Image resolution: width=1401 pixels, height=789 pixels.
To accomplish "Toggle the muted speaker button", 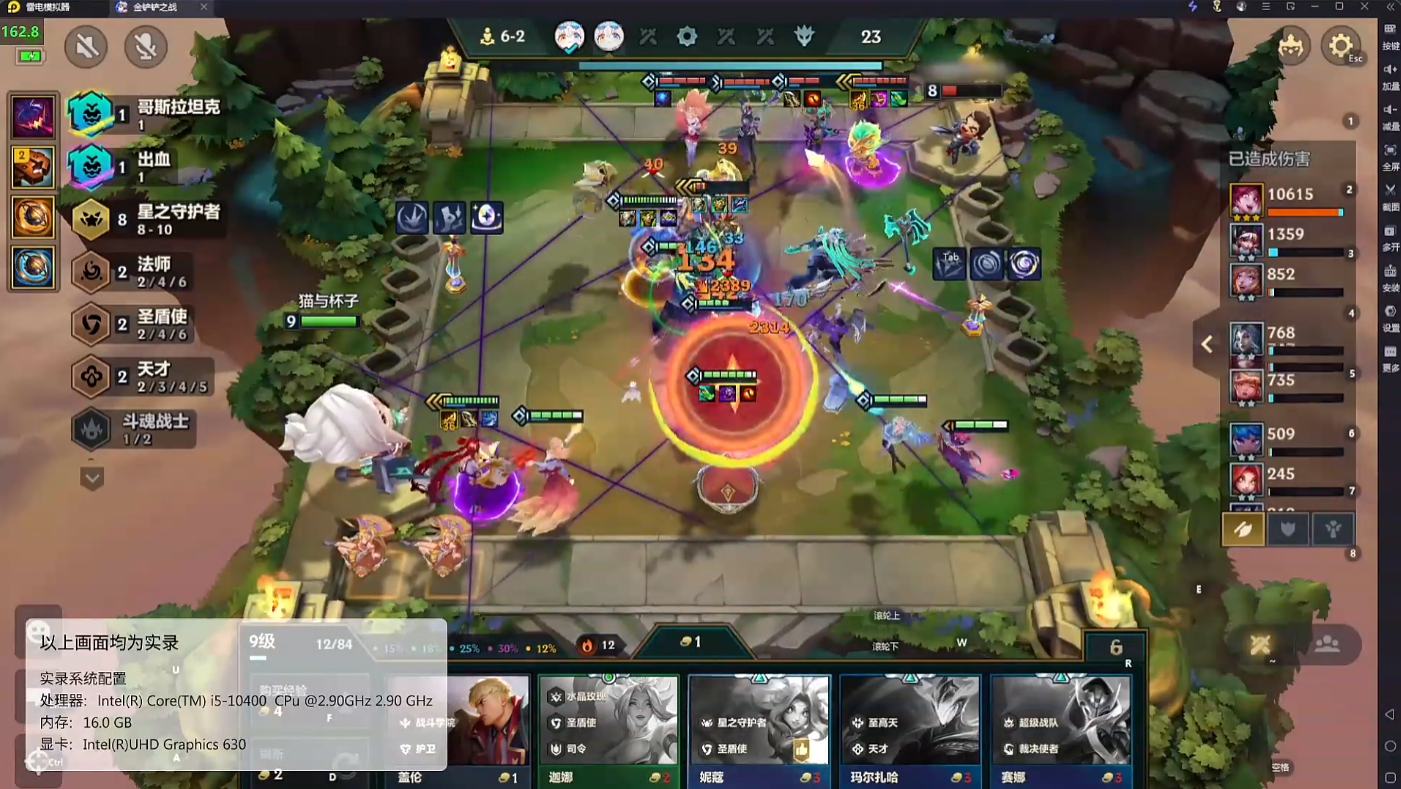I will (x=86, y=46).
